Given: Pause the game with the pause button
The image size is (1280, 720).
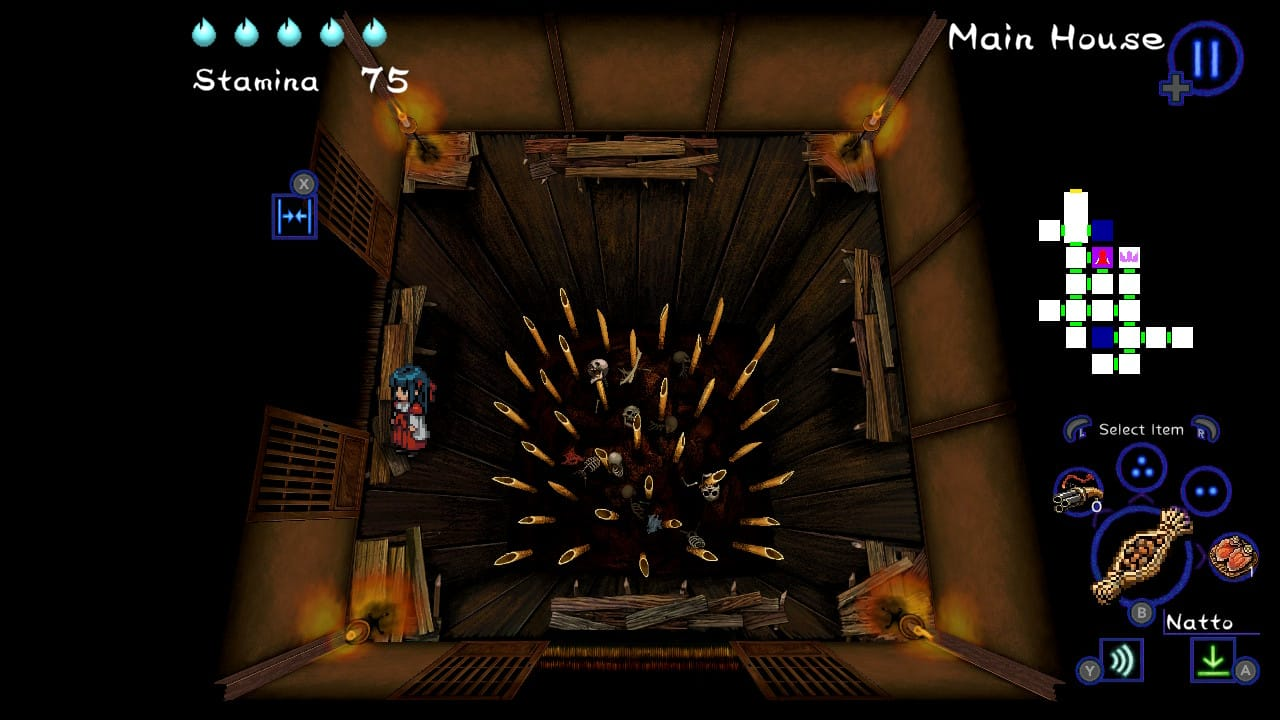Looking at the screenshot, I should (x=1206, y=58).
